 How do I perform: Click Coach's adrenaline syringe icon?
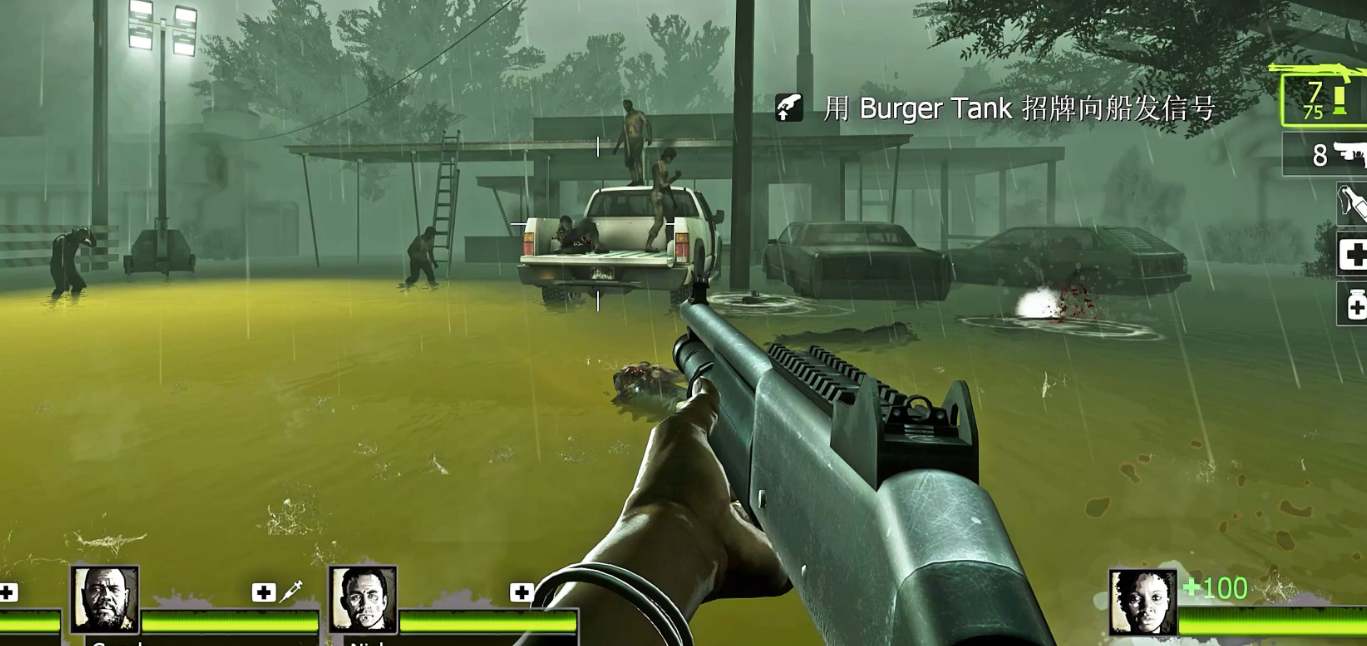pyautogui.click(x=291, y=591)
